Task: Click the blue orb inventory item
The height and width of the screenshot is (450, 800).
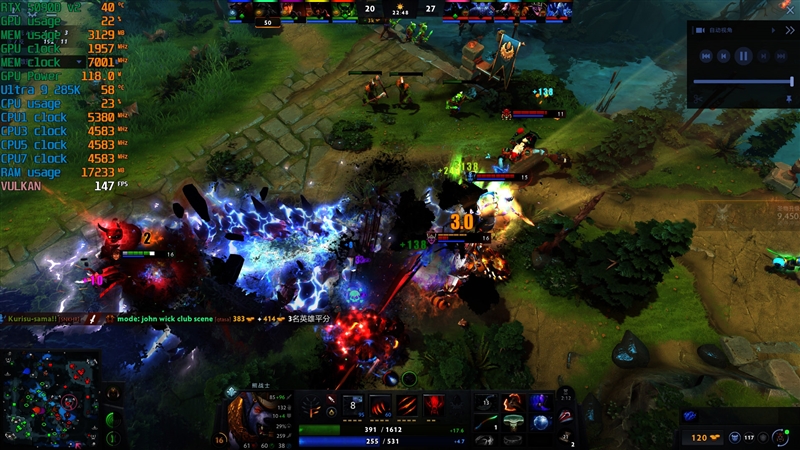Action: point(541,422)
